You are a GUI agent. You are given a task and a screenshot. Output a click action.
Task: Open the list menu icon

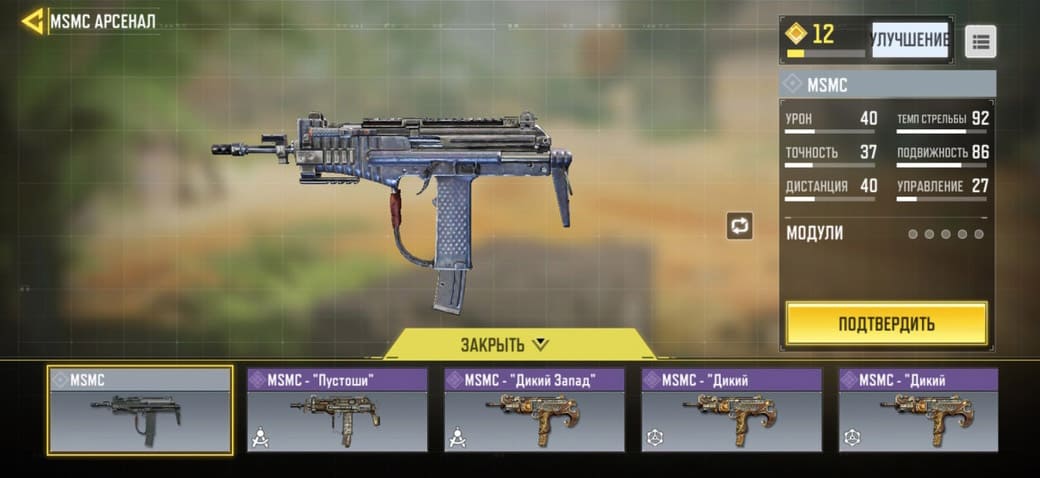(980, 41)
